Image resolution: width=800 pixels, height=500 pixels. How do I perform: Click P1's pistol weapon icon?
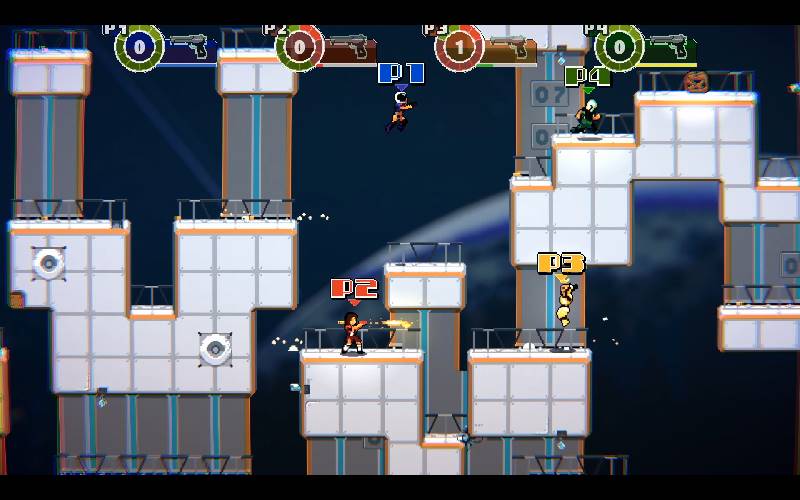click(x=191, y=46)
